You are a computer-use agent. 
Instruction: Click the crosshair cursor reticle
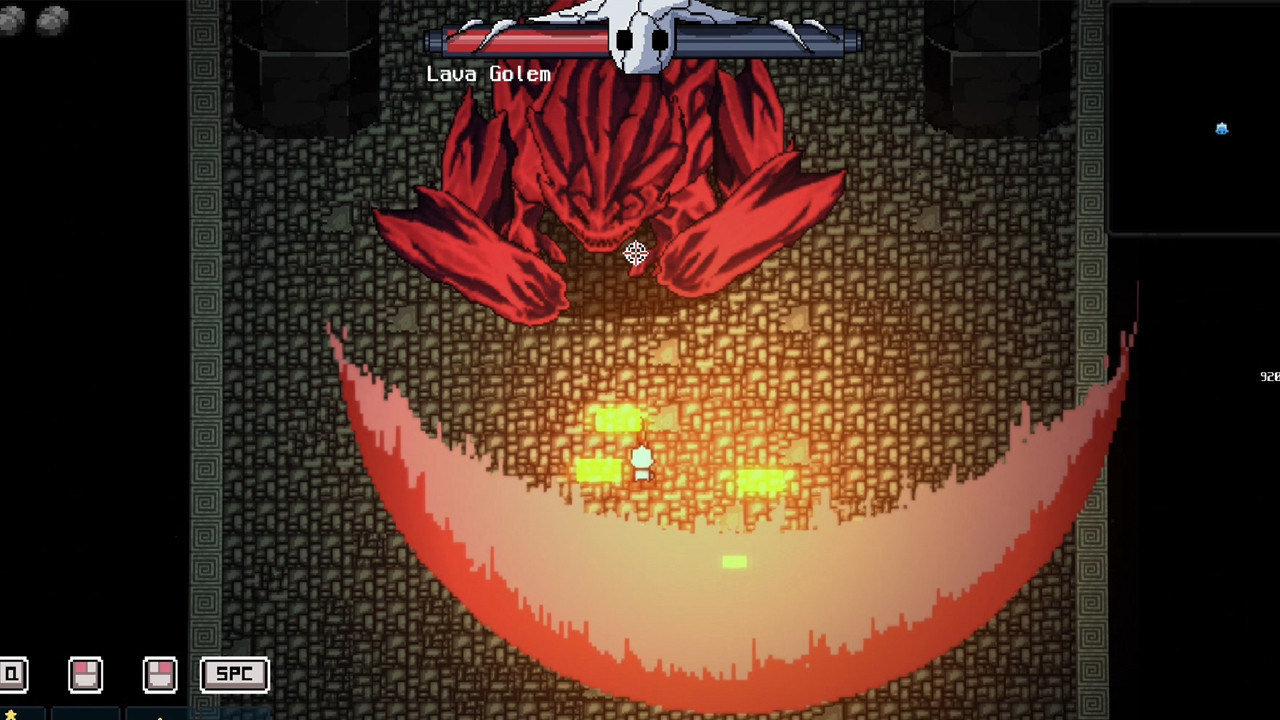coord(637,253)
